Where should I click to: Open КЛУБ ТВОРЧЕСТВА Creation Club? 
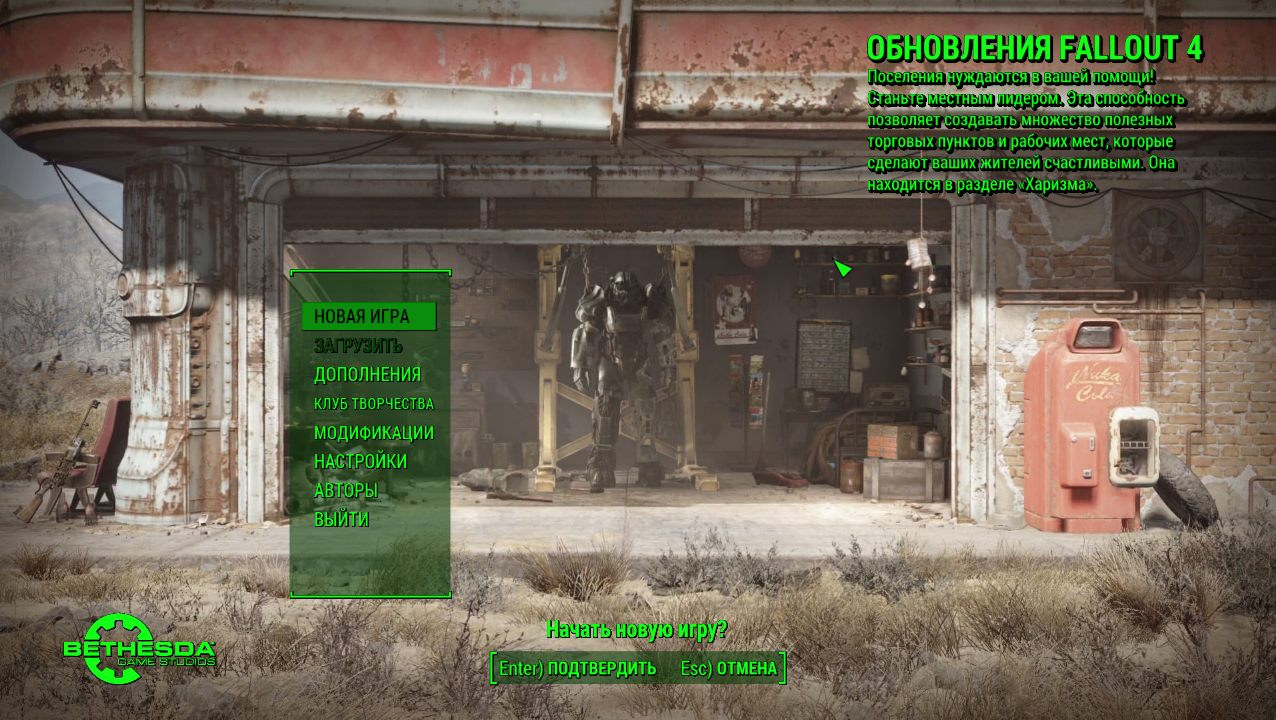[x=373, y=404]
